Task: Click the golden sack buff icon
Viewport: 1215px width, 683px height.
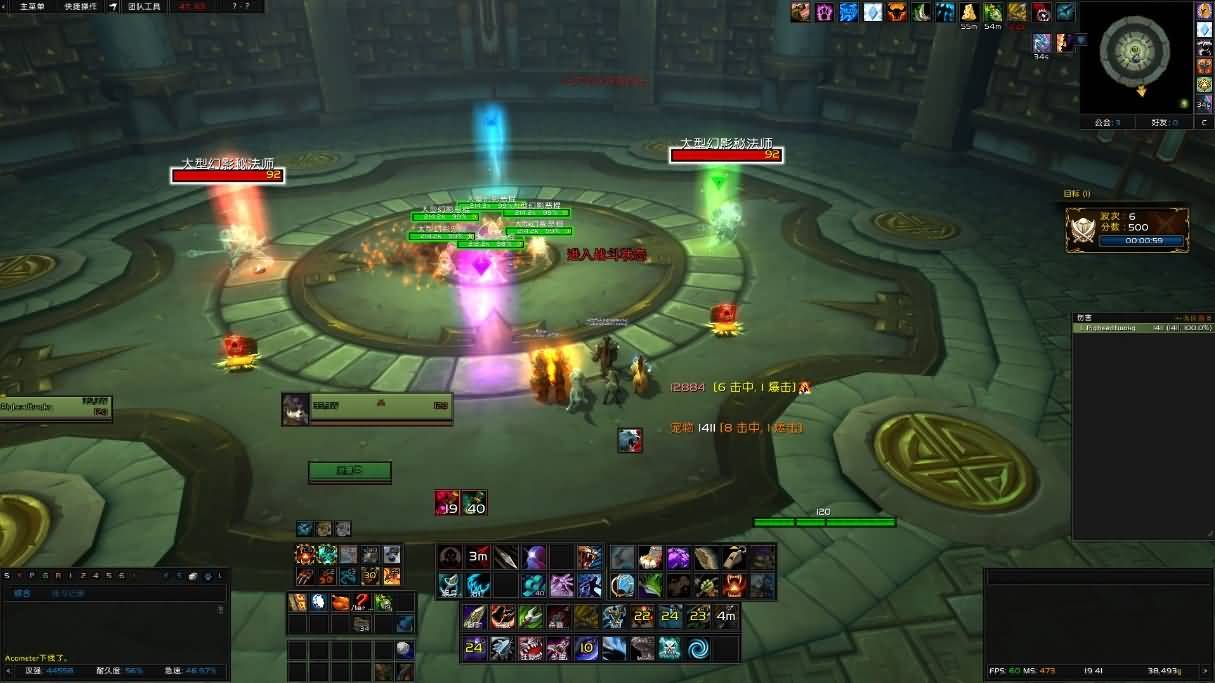Action: pyautogui.click(x=969, y=13)
